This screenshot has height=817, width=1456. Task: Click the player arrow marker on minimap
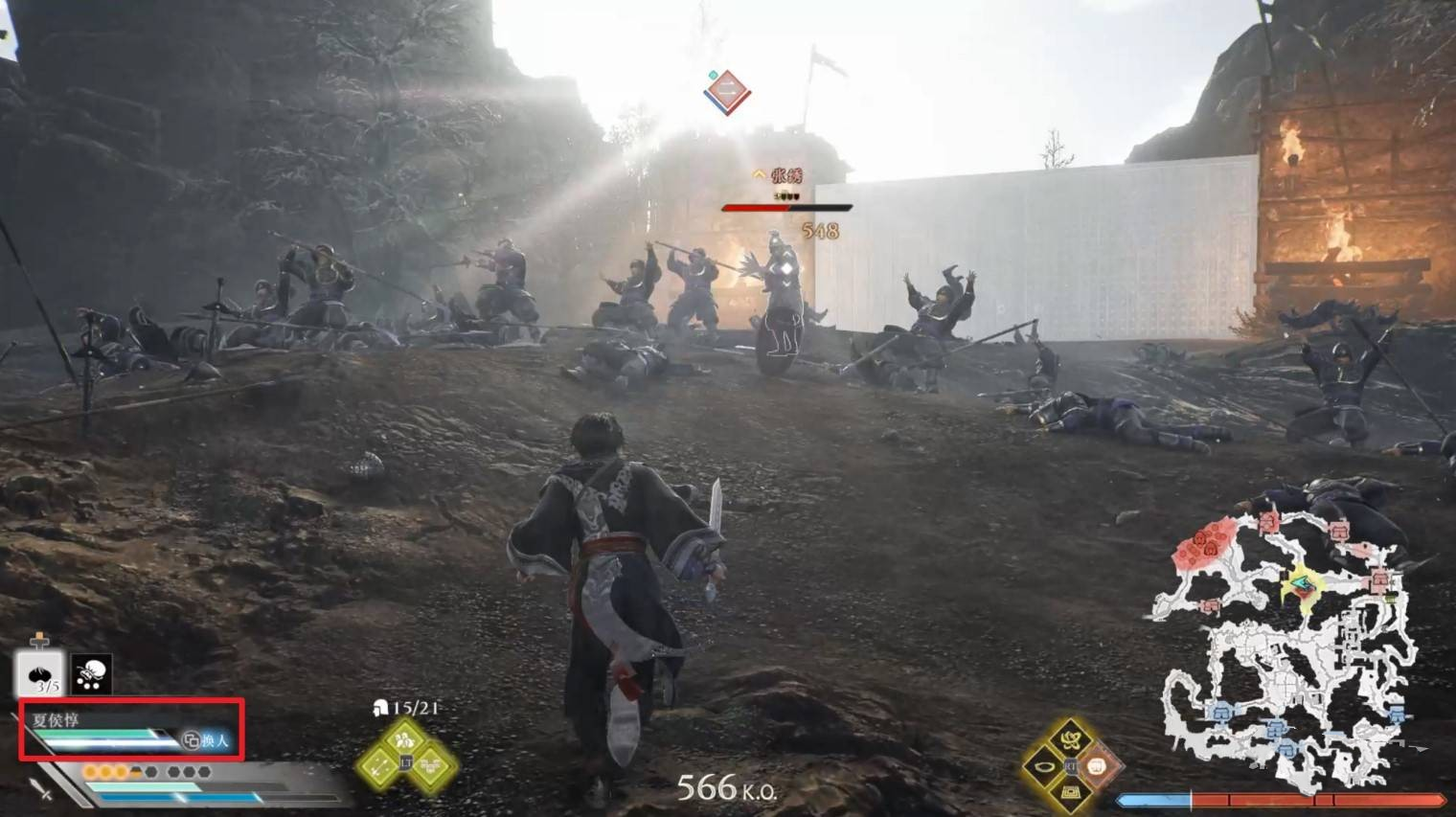1302,583
